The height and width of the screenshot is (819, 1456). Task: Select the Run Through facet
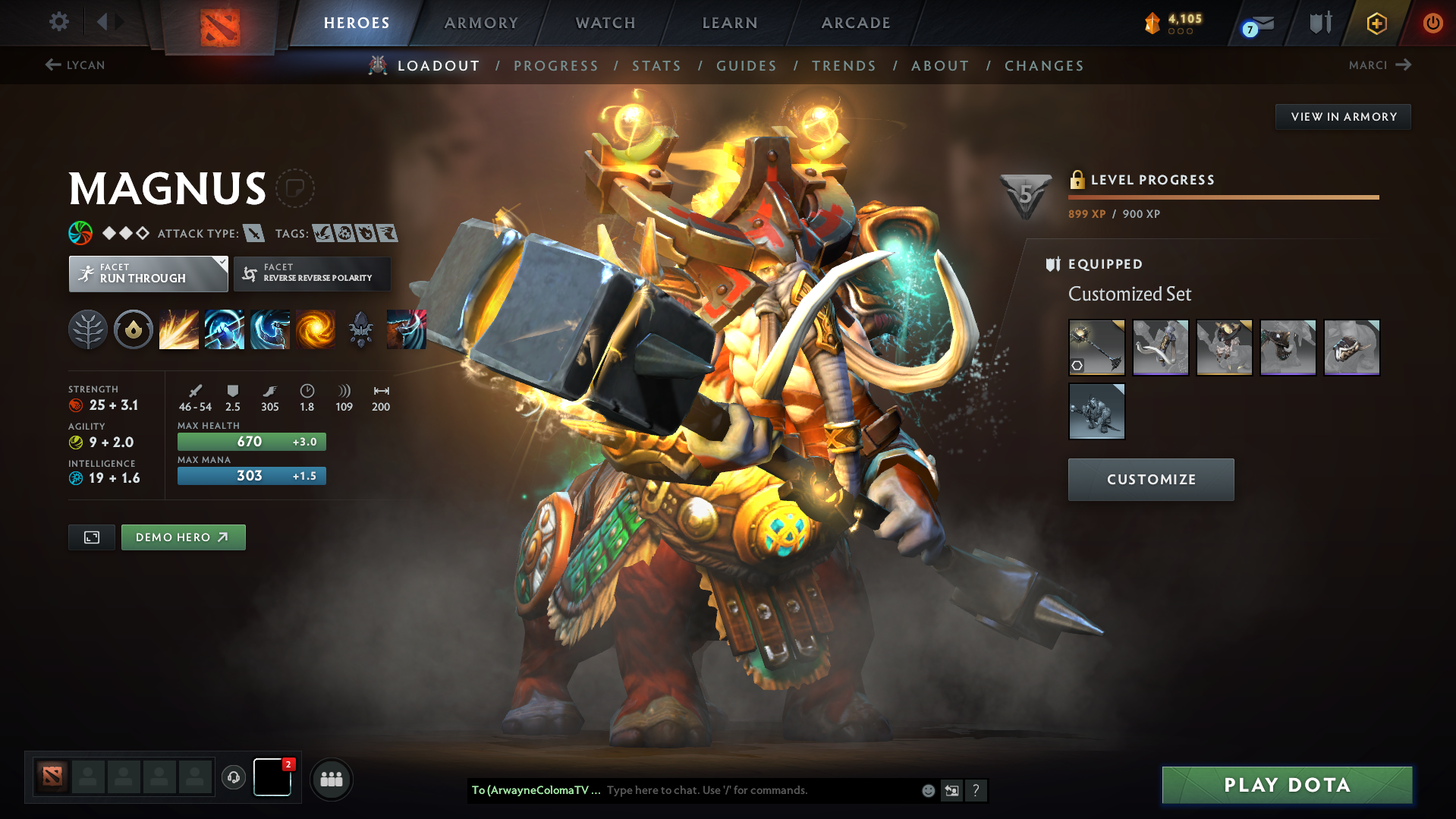point(148,273)
